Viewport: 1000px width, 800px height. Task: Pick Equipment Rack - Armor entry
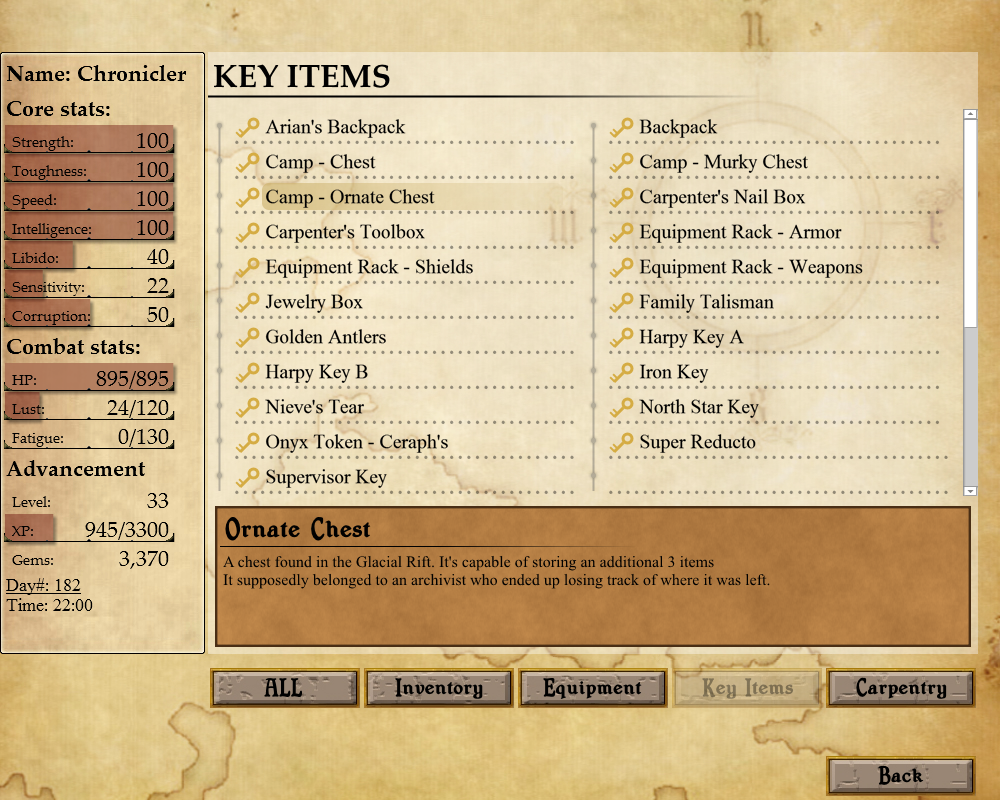(x=740, y=233)
